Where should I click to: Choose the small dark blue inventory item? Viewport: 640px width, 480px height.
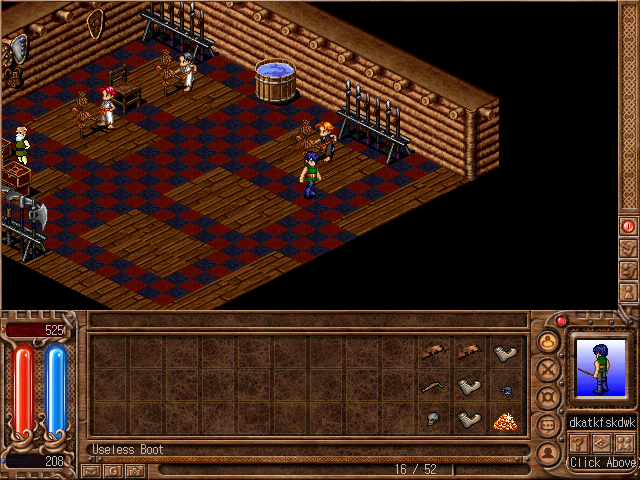coord(505,389)
